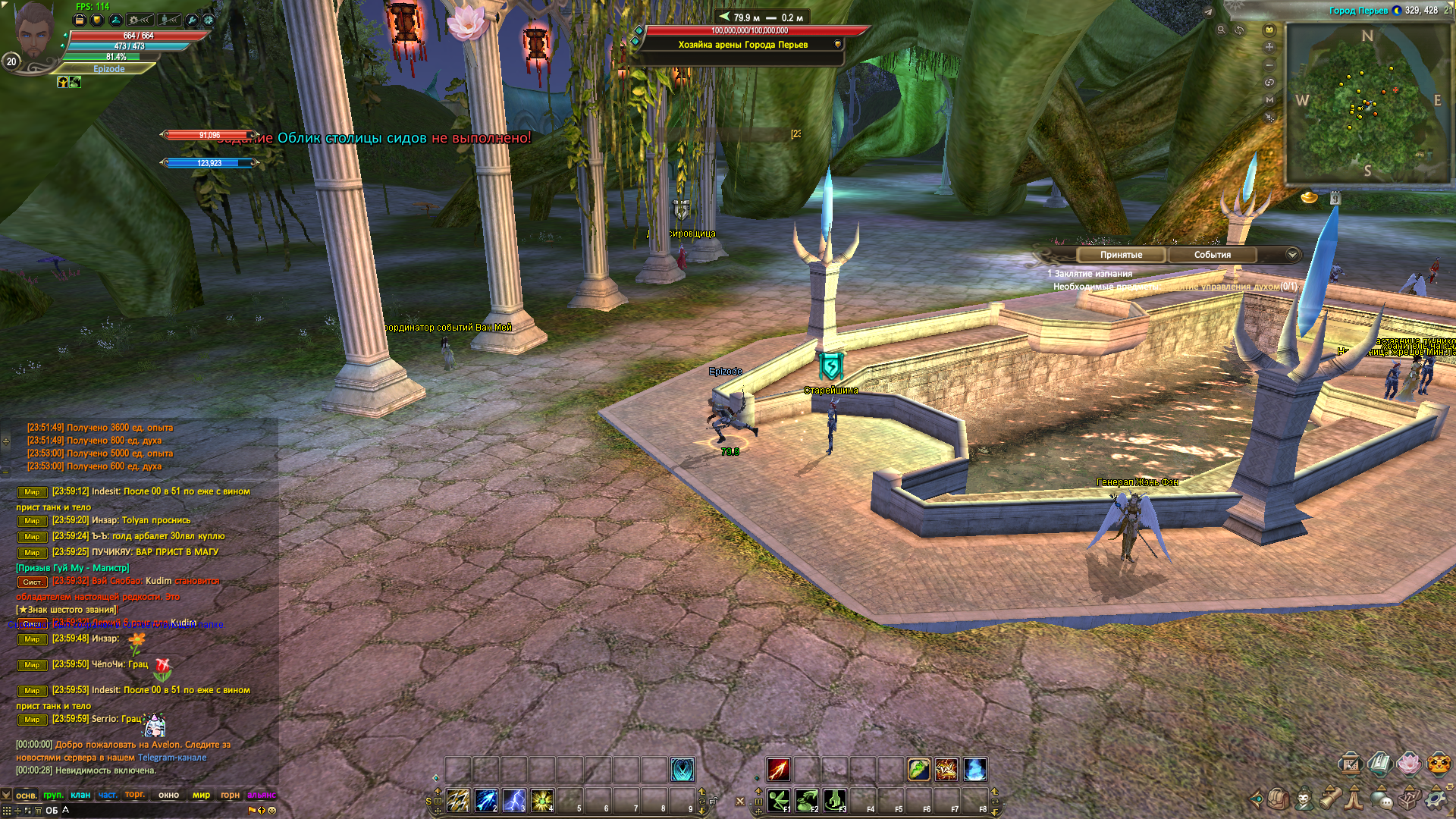The height and width of the screenshot is (819, 1456).
Task: Expand the quest tracker dropdown arrow
Action: click(x=1292, y=255)
